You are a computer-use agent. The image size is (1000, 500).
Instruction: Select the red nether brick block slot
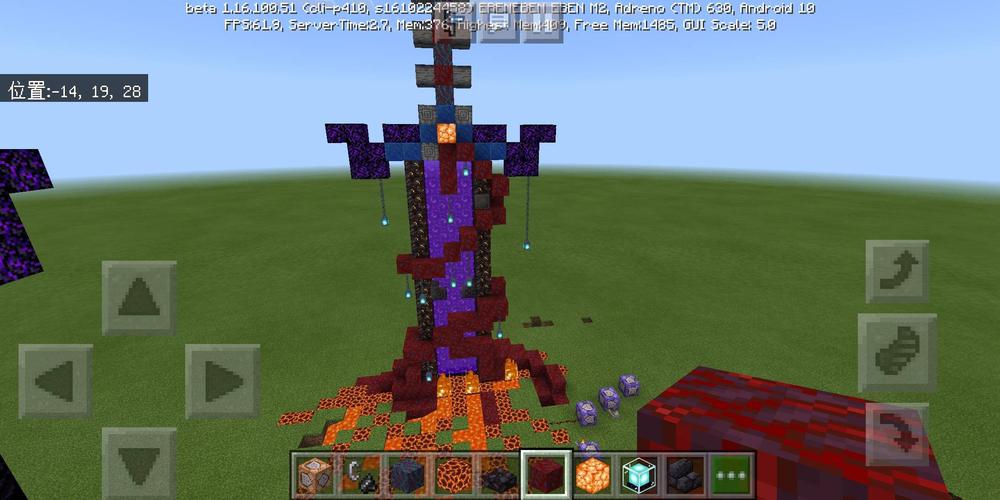546,474
